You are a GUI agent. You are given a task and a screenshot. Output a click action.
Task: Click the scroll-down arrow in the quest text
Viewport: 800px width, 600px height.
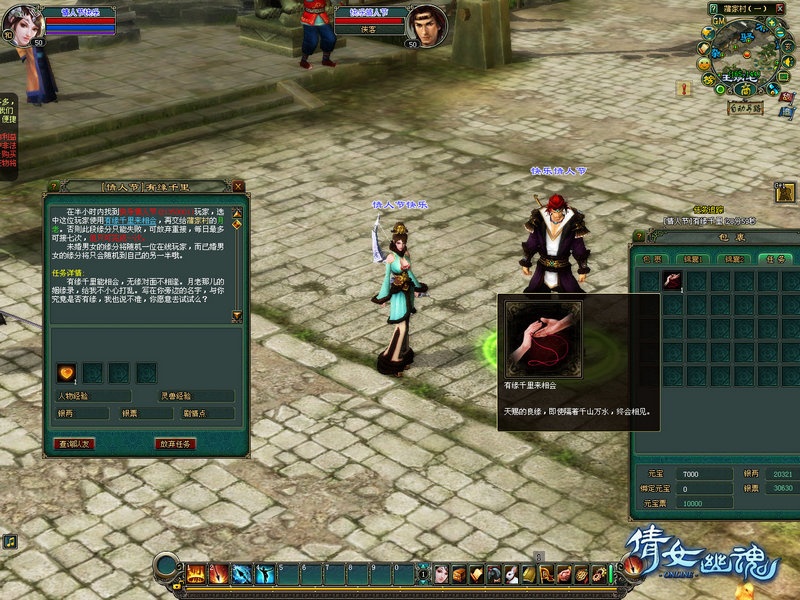(x=237, y=316)
